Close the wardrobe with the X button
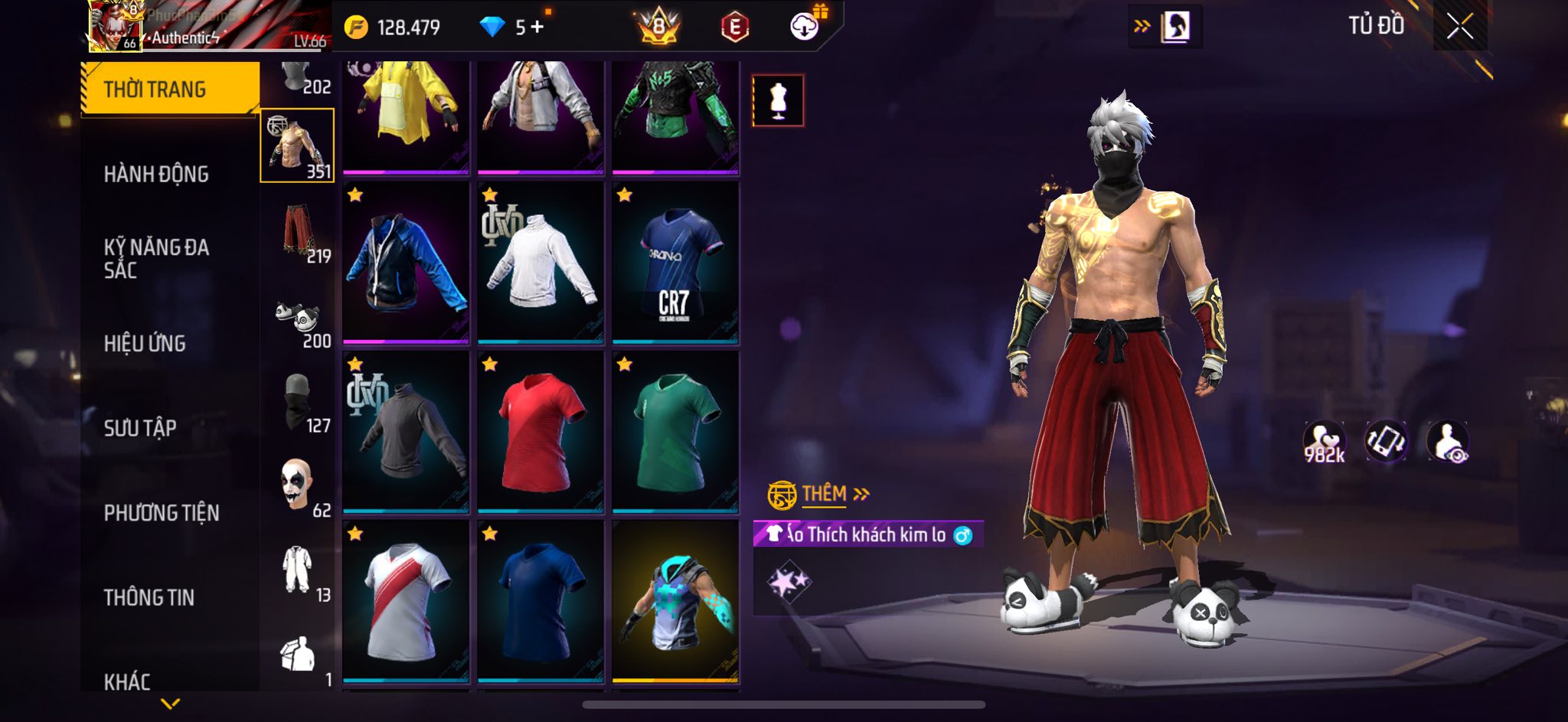Screen dimensions: 1568x722 (1459, 28)
